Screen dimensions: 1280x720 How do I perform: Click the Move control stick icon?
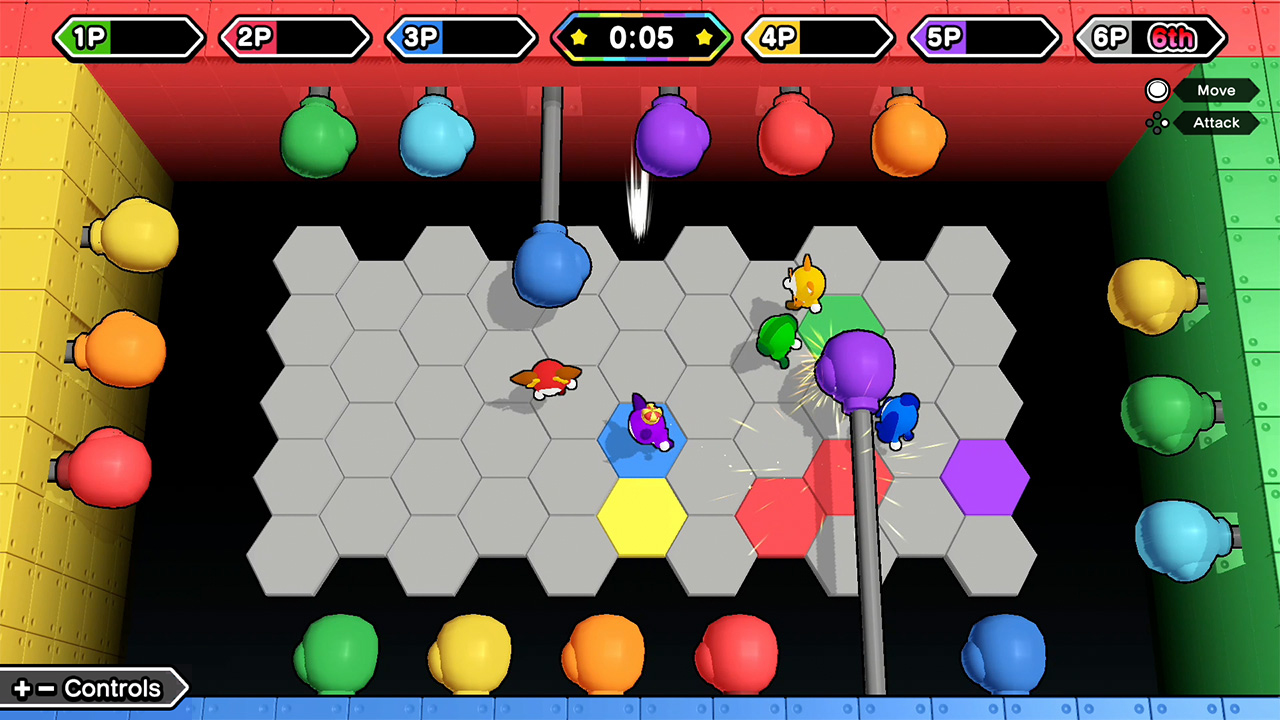[x=1157, y=90]
